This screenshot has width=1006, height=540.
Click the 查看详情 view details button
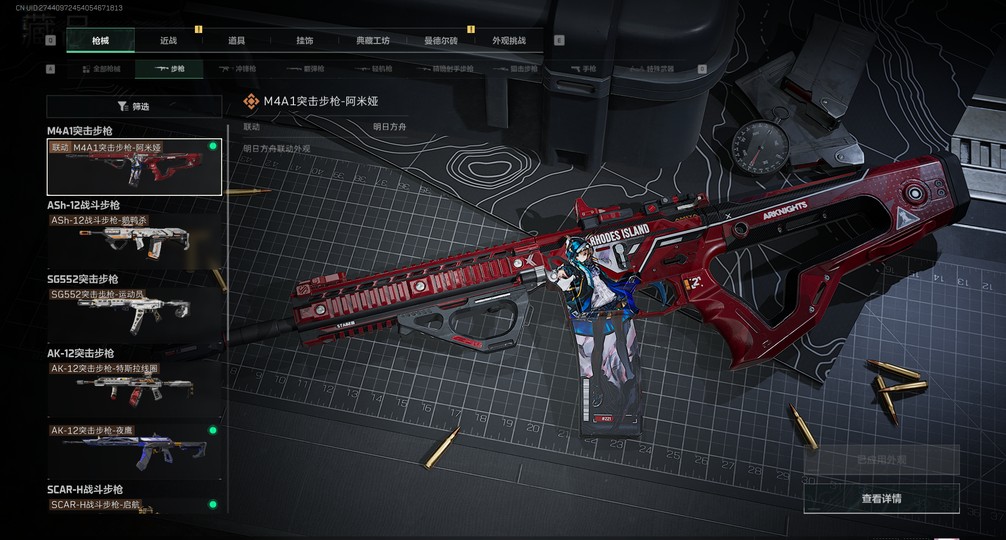881,498
